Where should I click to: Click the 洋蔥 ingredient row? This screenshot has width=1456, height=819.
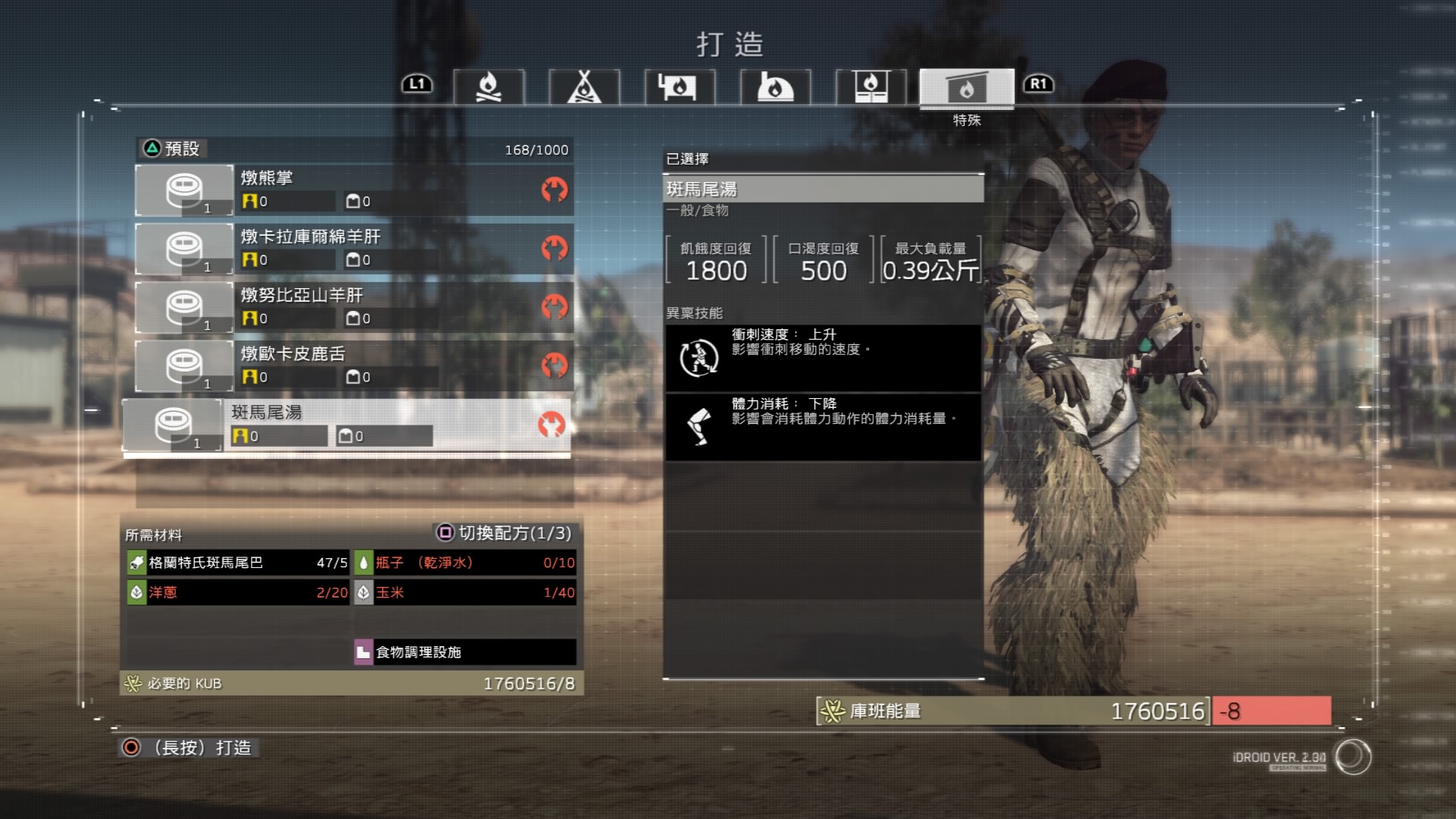(x=237, y=592)
